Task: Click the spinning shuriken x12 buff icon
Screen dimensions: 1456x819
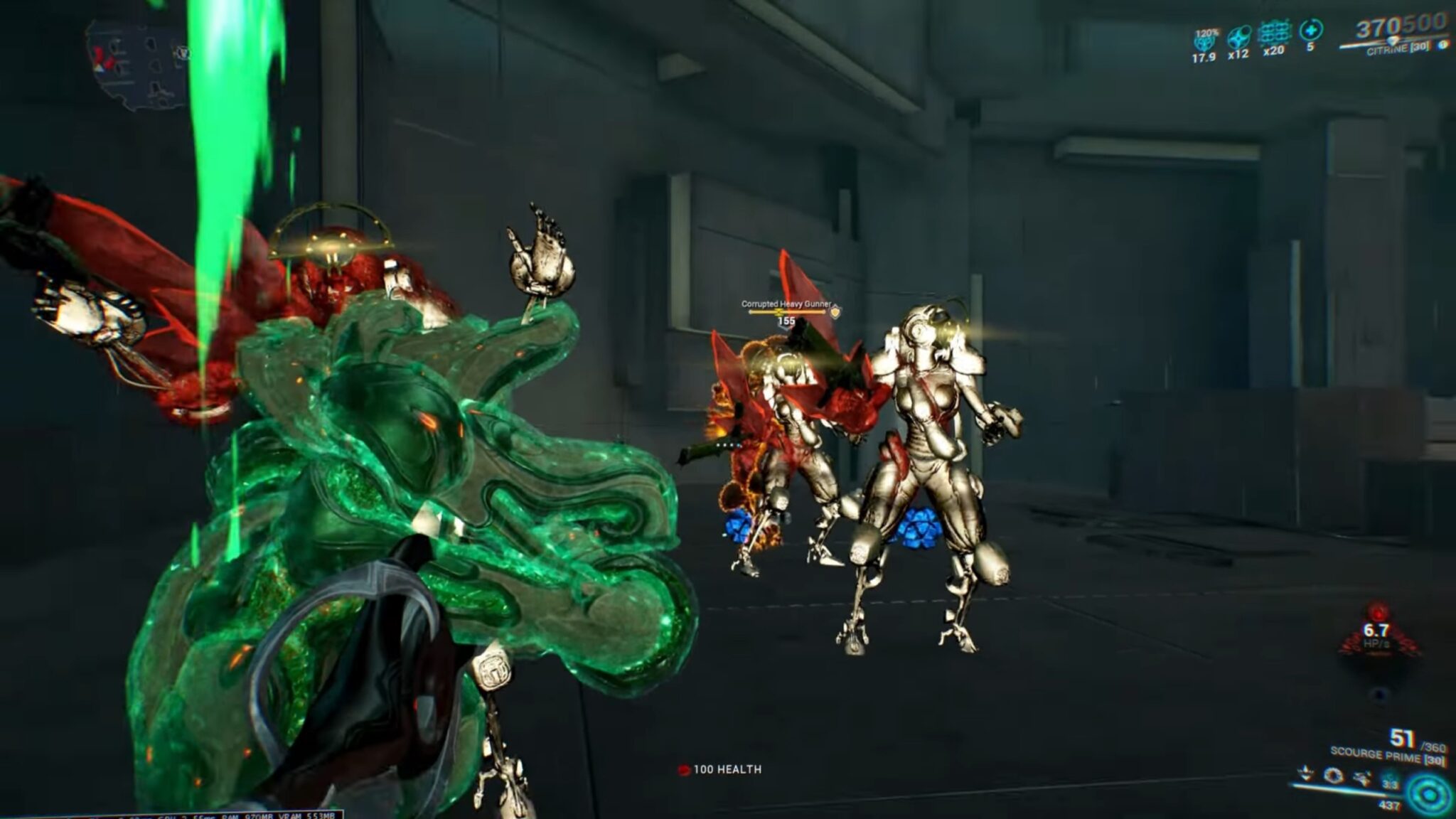Action: coord(1238,36)
